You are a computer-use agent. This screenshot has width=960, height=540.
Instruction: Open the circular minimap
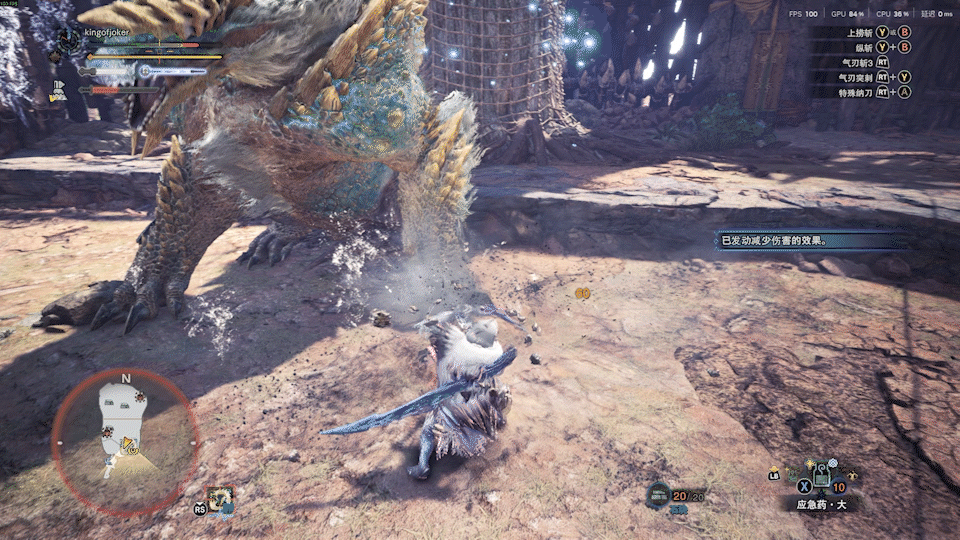(x=126, y=439)
